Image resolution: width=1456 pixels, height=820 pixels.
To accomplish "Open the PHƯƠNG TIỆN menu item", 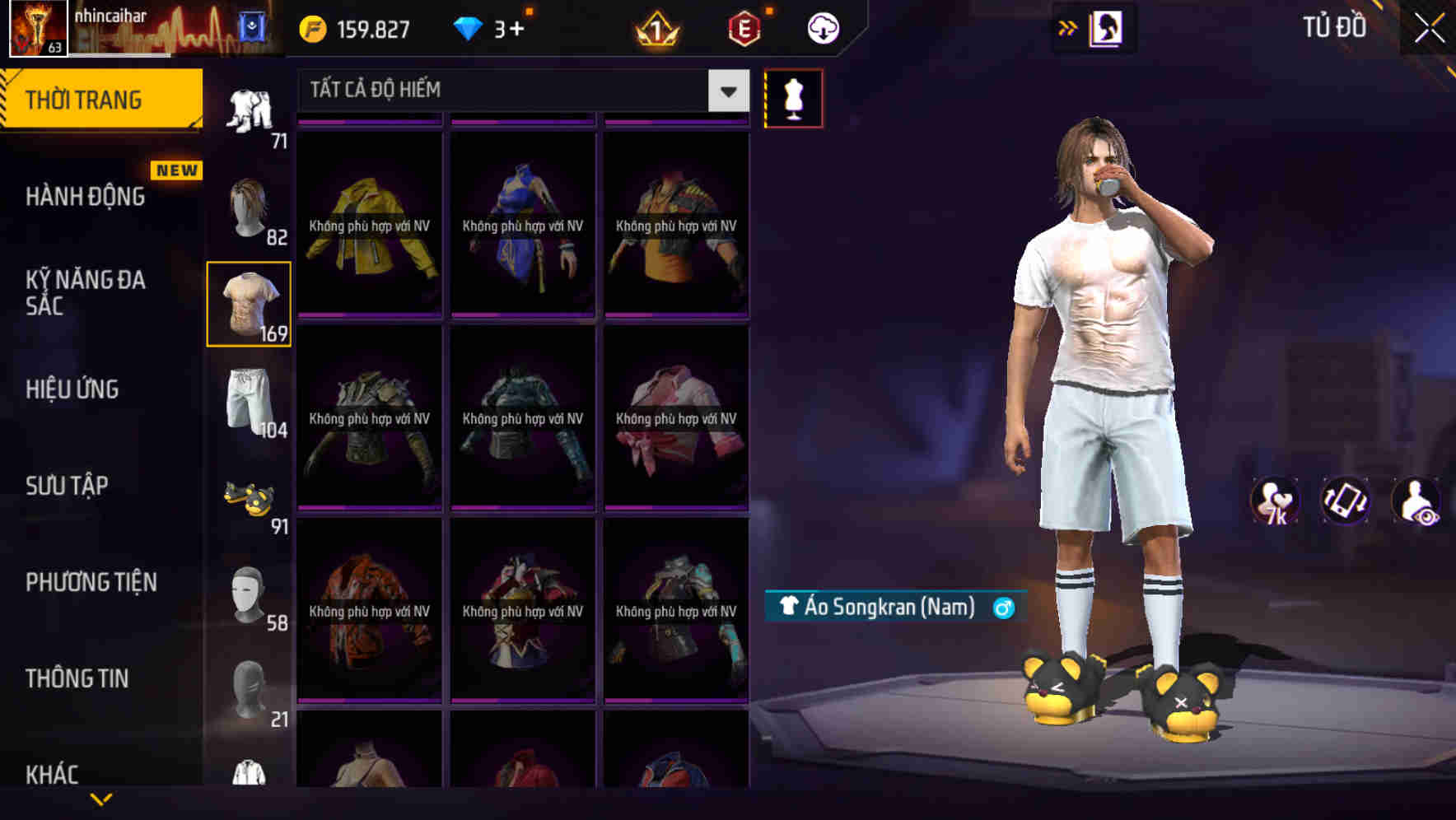I will 91,582.
